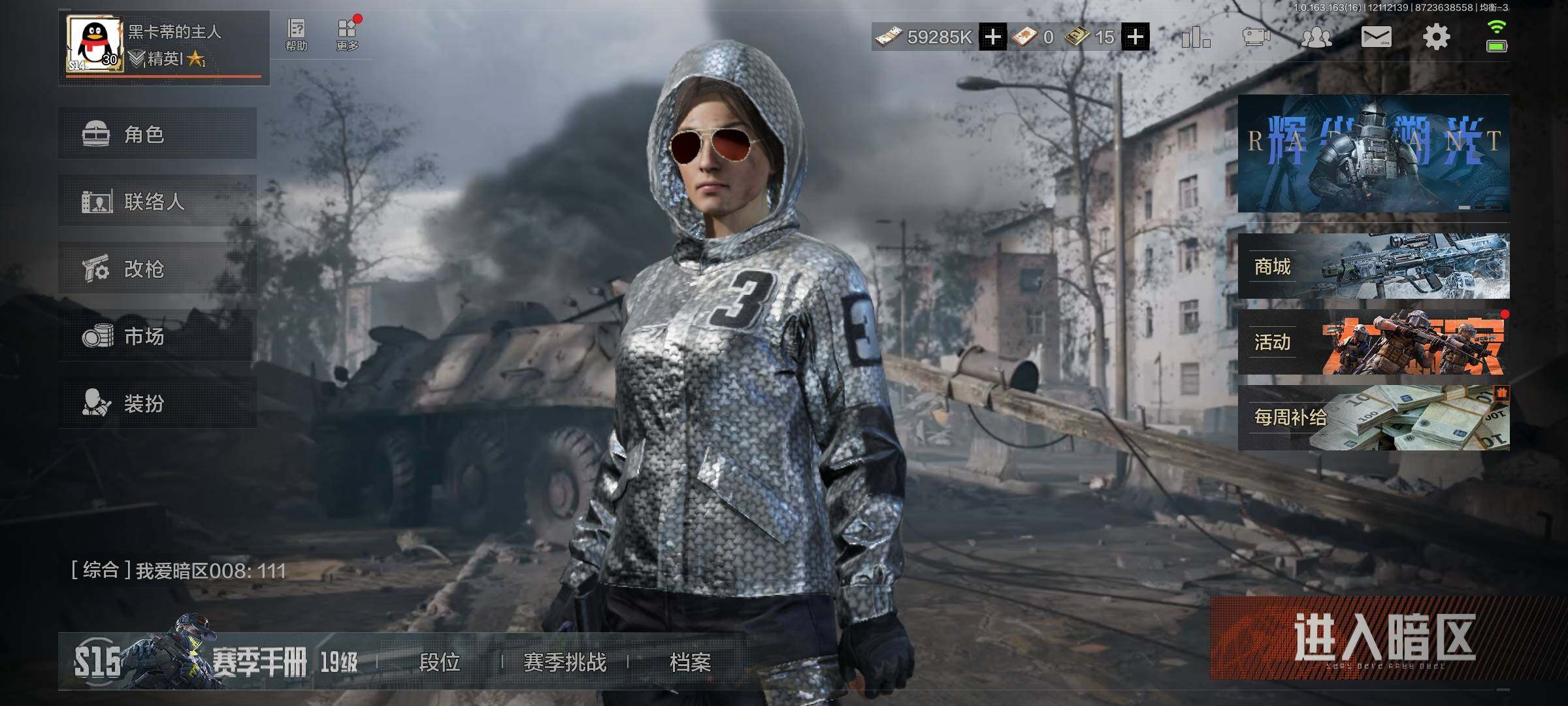The image size is (1568, 706).
Task: Open the 市场 market menu
Action: click(x=157, y=336)
